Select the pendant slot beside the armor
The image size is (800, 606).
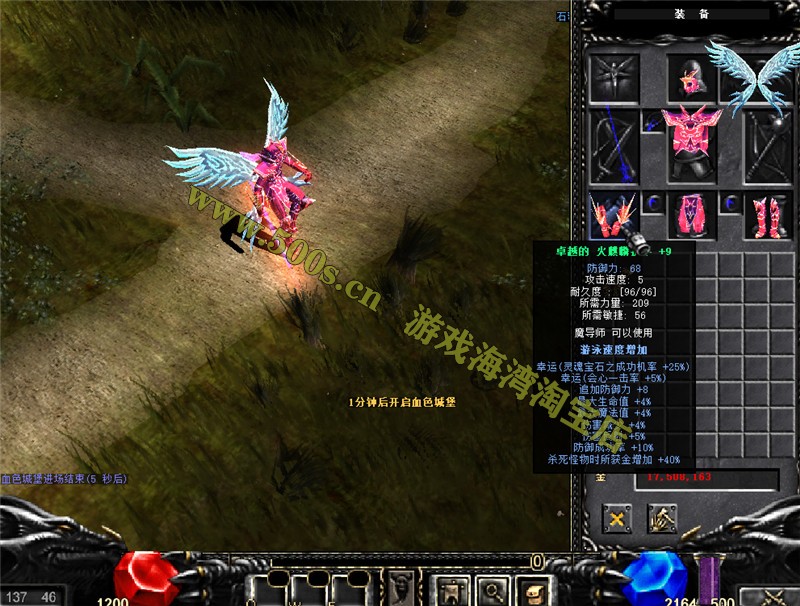point(652,123)
